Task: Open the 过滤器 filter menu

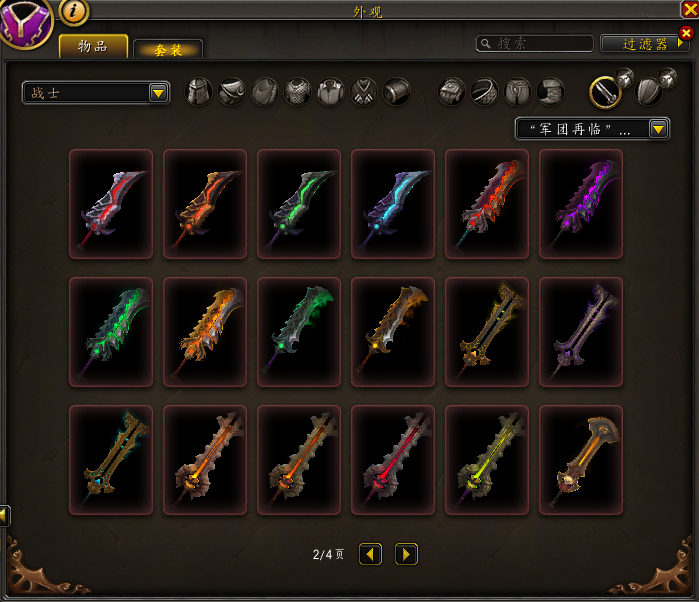Action: 641,44
